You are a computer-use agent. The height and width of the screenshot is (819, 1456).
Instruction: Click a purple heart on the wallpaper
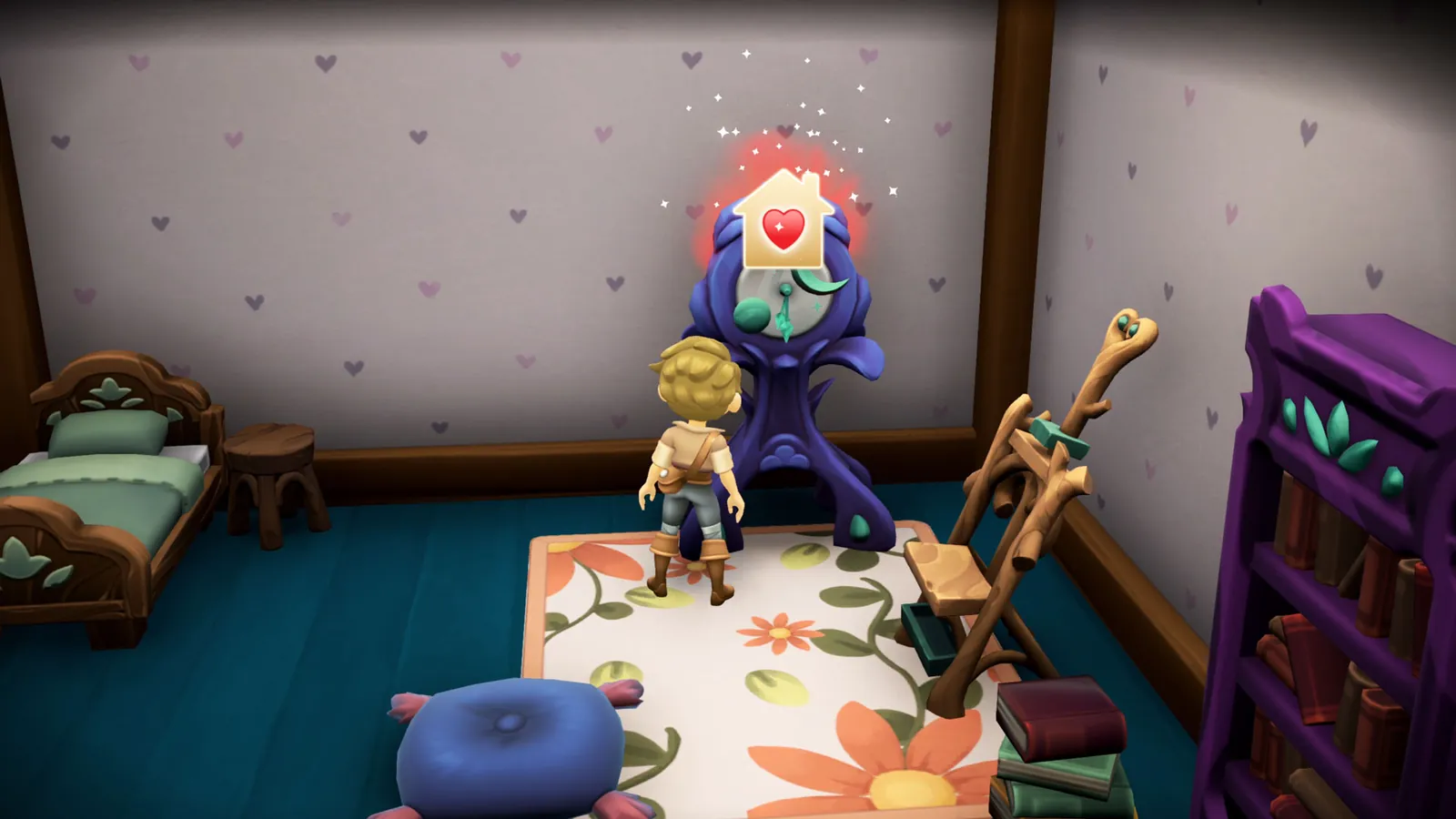pyautogui.click(x=419, y=136)
